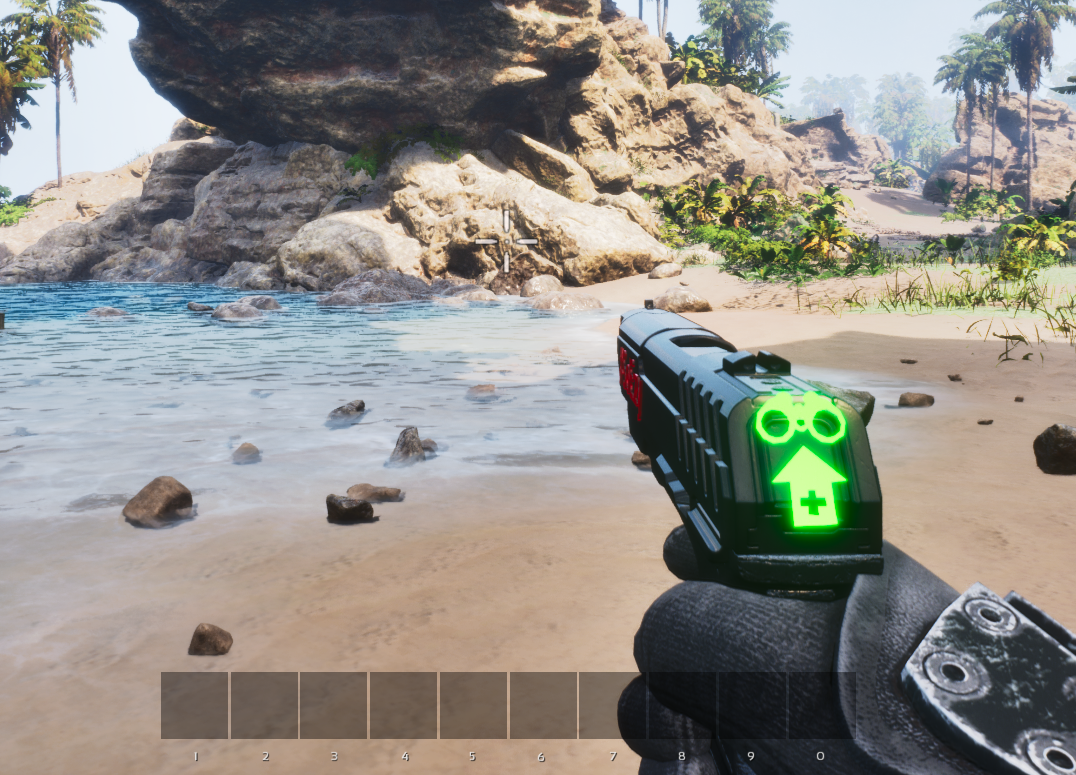
Task: Choose the last hotbar slot labeled 0
Action: click(821, 705)
